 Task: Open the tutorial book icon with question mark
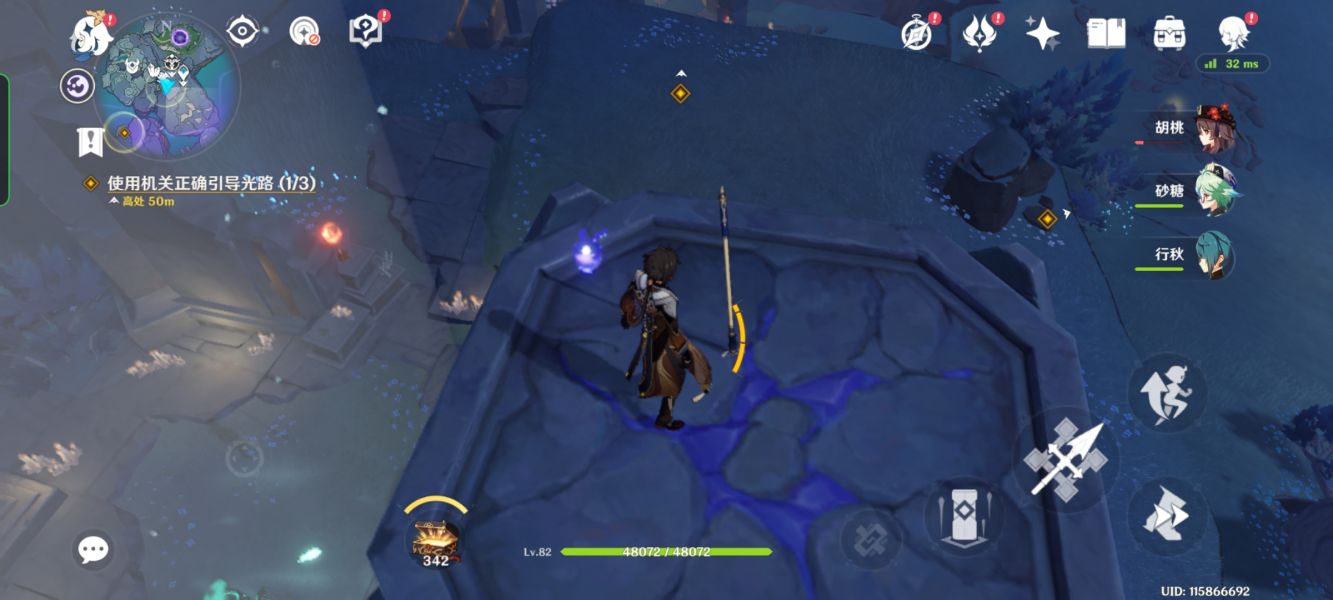[365, 30]
